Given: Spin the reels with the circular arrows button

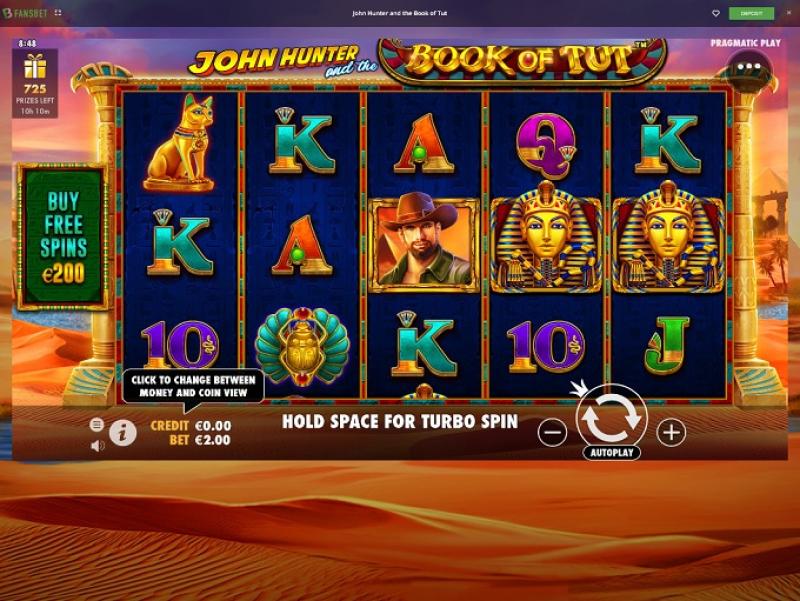Looking at the screenshot, I should 612,418.
